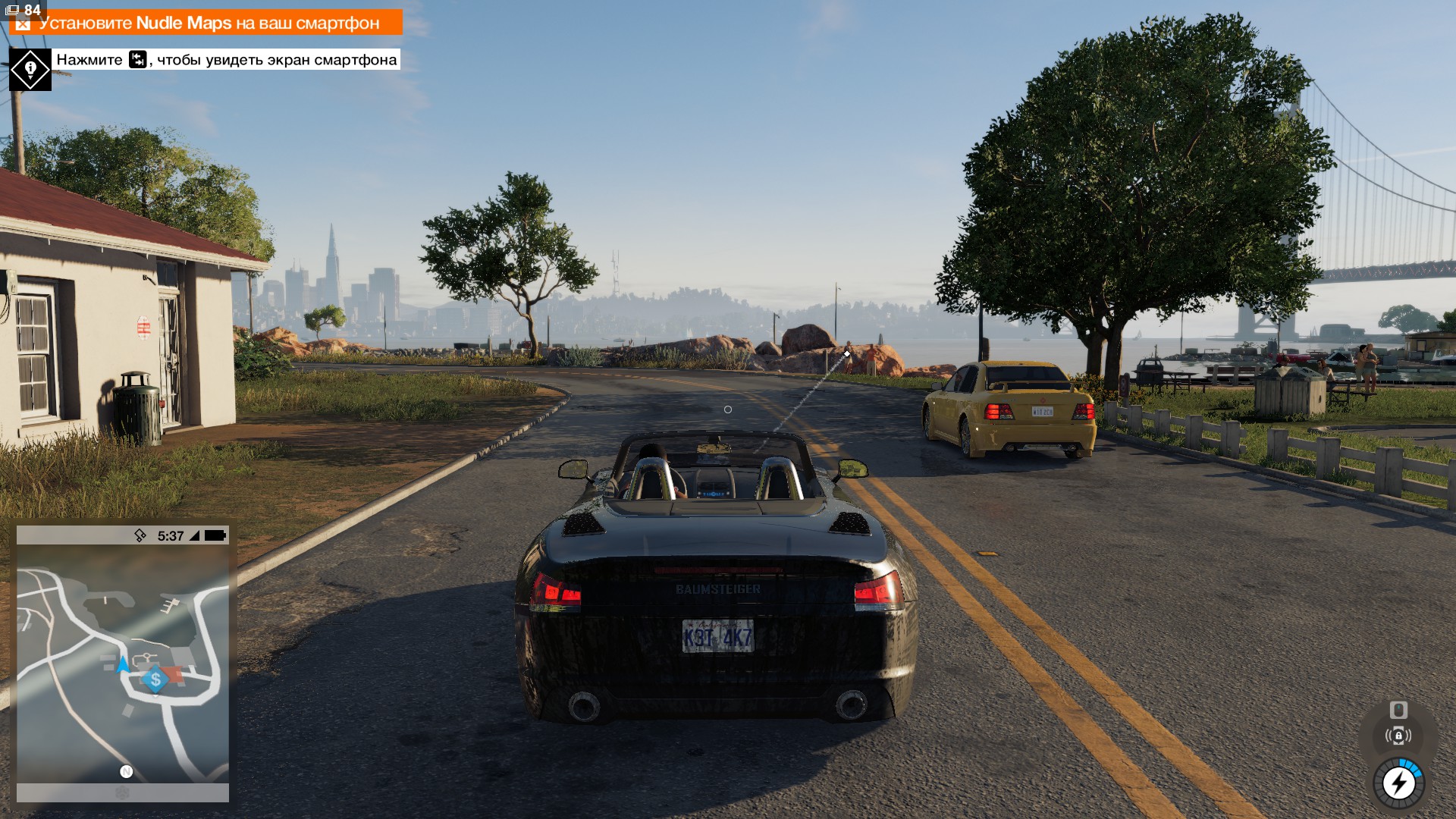Select the Nudle Maps install objective banner

click(x=206, y=23)
